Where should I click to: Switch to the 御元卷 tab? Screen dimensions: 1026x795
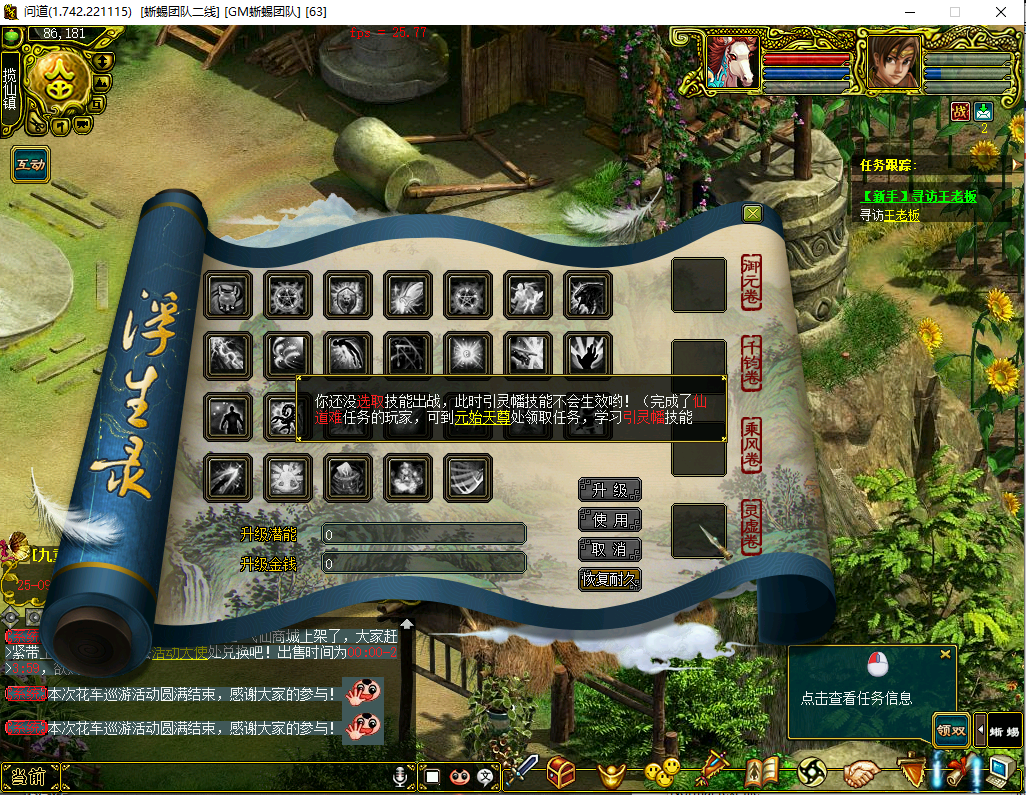coord(751,283)
